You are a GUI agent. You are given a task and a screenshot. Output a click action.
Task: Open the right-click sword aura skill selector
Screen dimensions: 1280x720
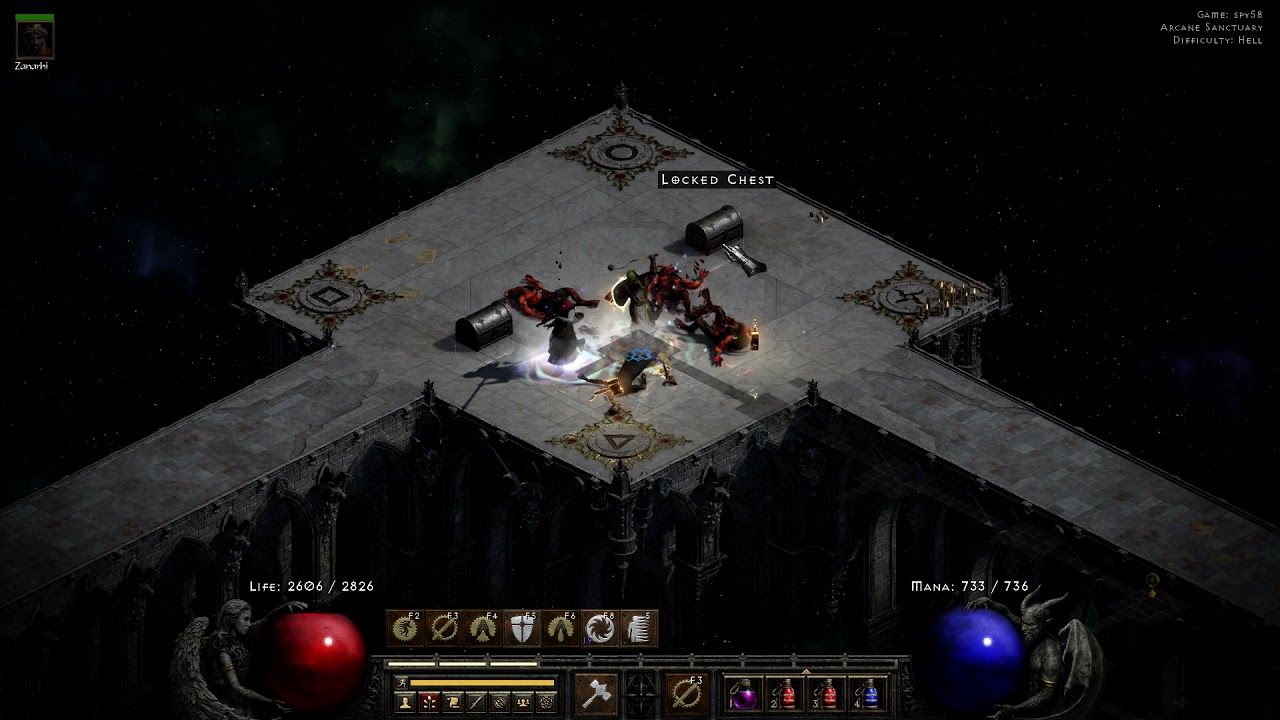(687, 693)
